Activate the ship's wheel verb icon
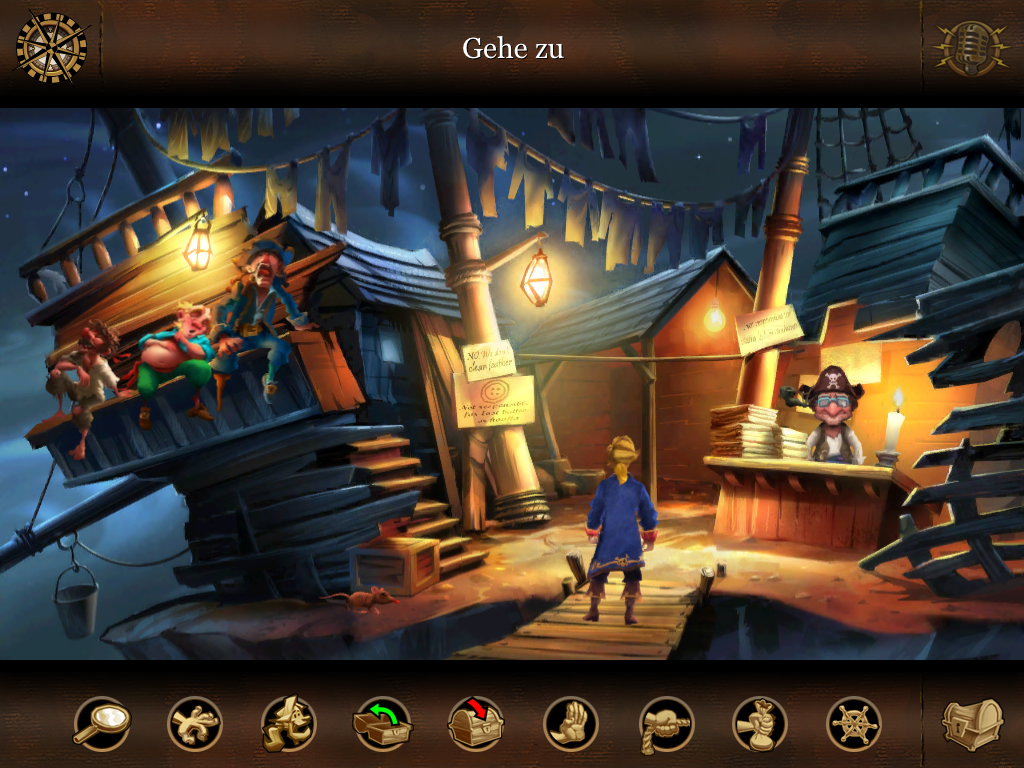Screen dimensions: 1024x768 [854, 723]
